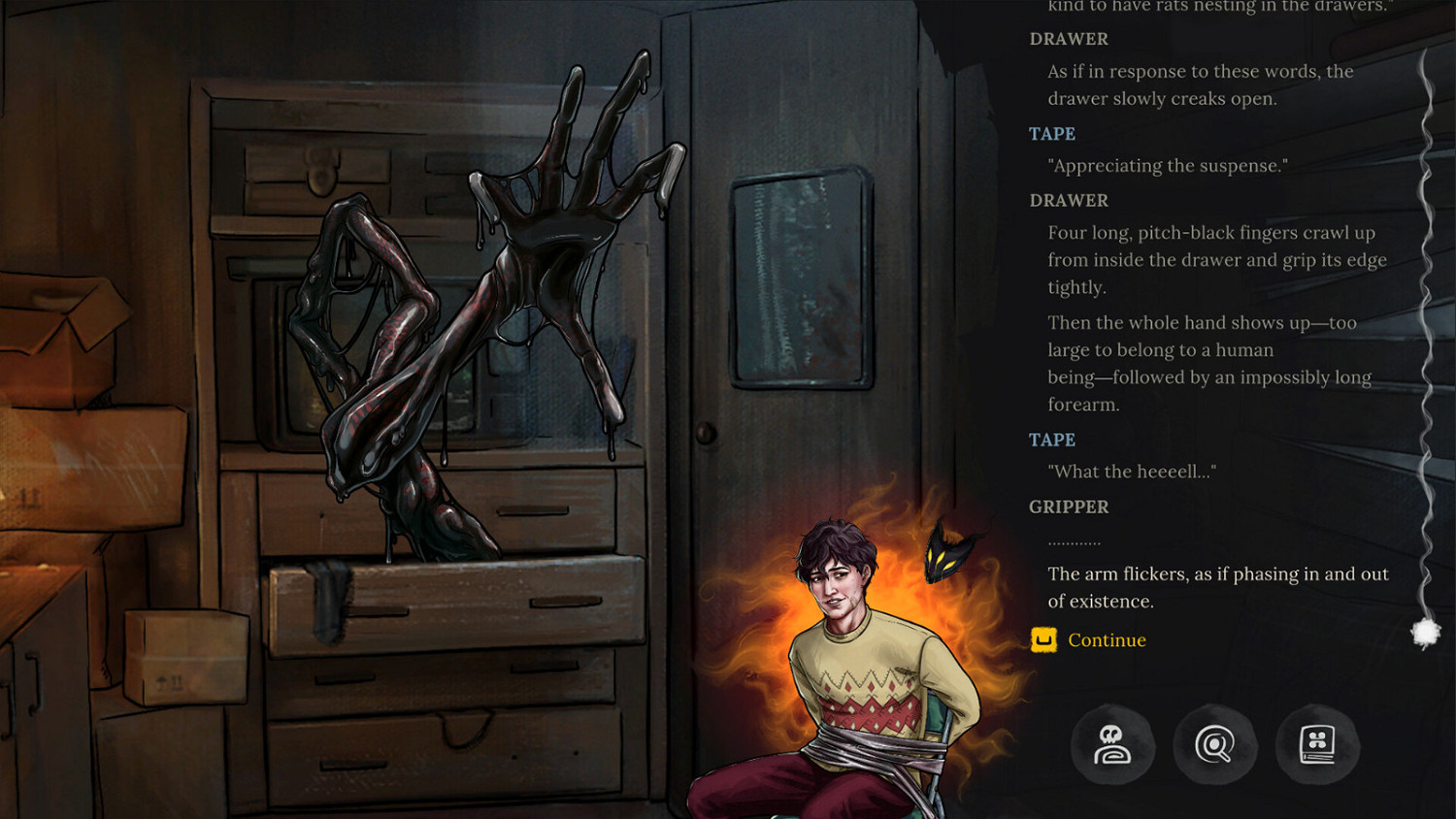Select the examine magnifying-glass icon
This screenshot has height=819, width=1456.
click(1214, 745)
